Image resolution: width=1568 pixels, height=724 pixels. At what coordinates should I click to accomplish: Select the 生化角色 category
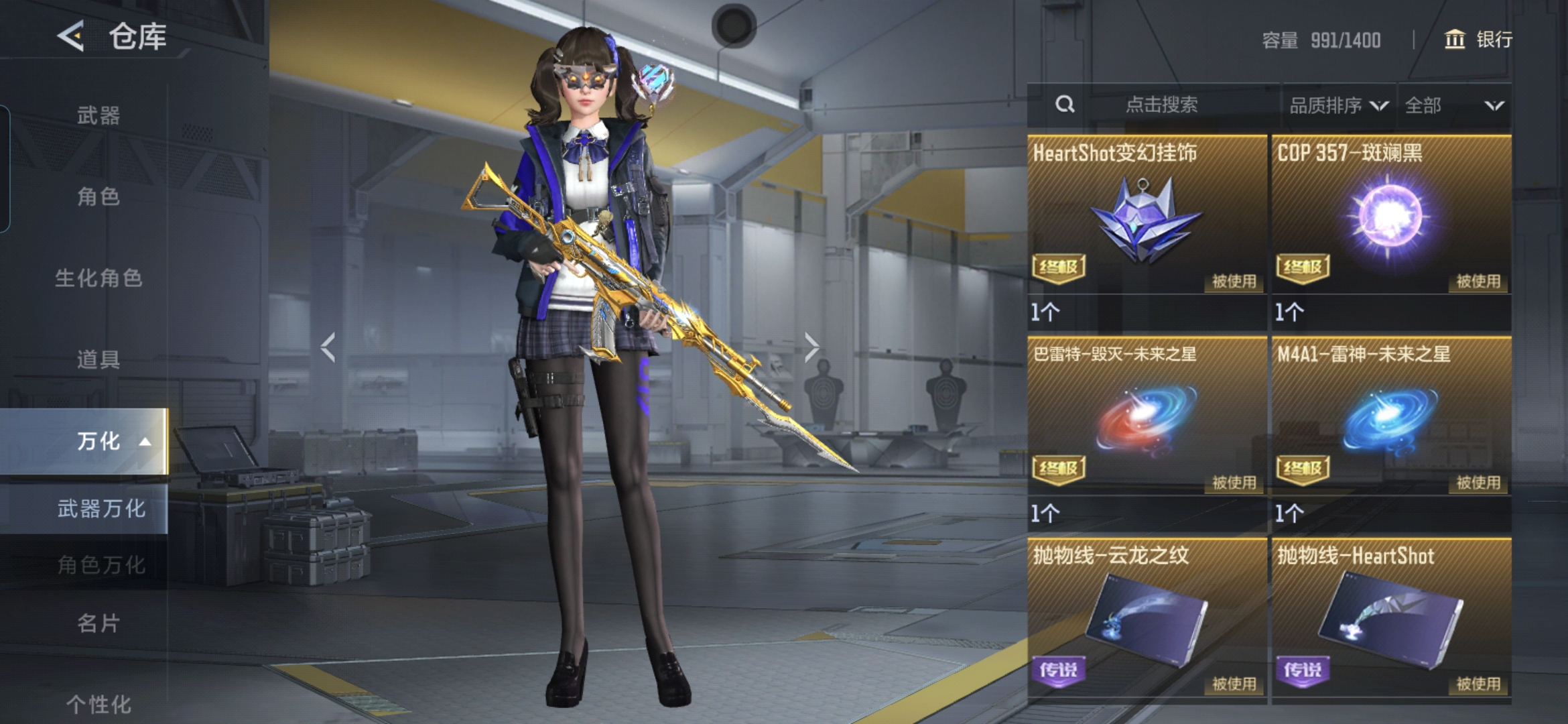[99, 278]
